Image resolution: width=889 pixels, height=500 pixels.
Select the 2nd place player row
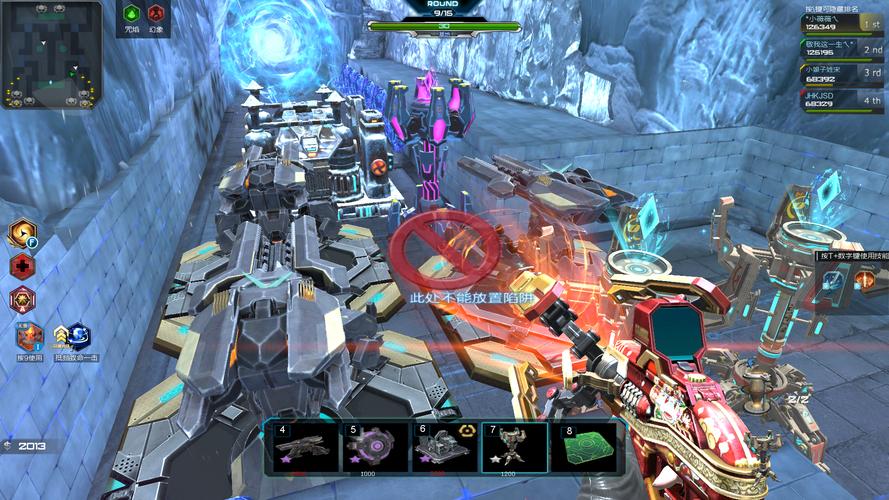tap(842, 49)
